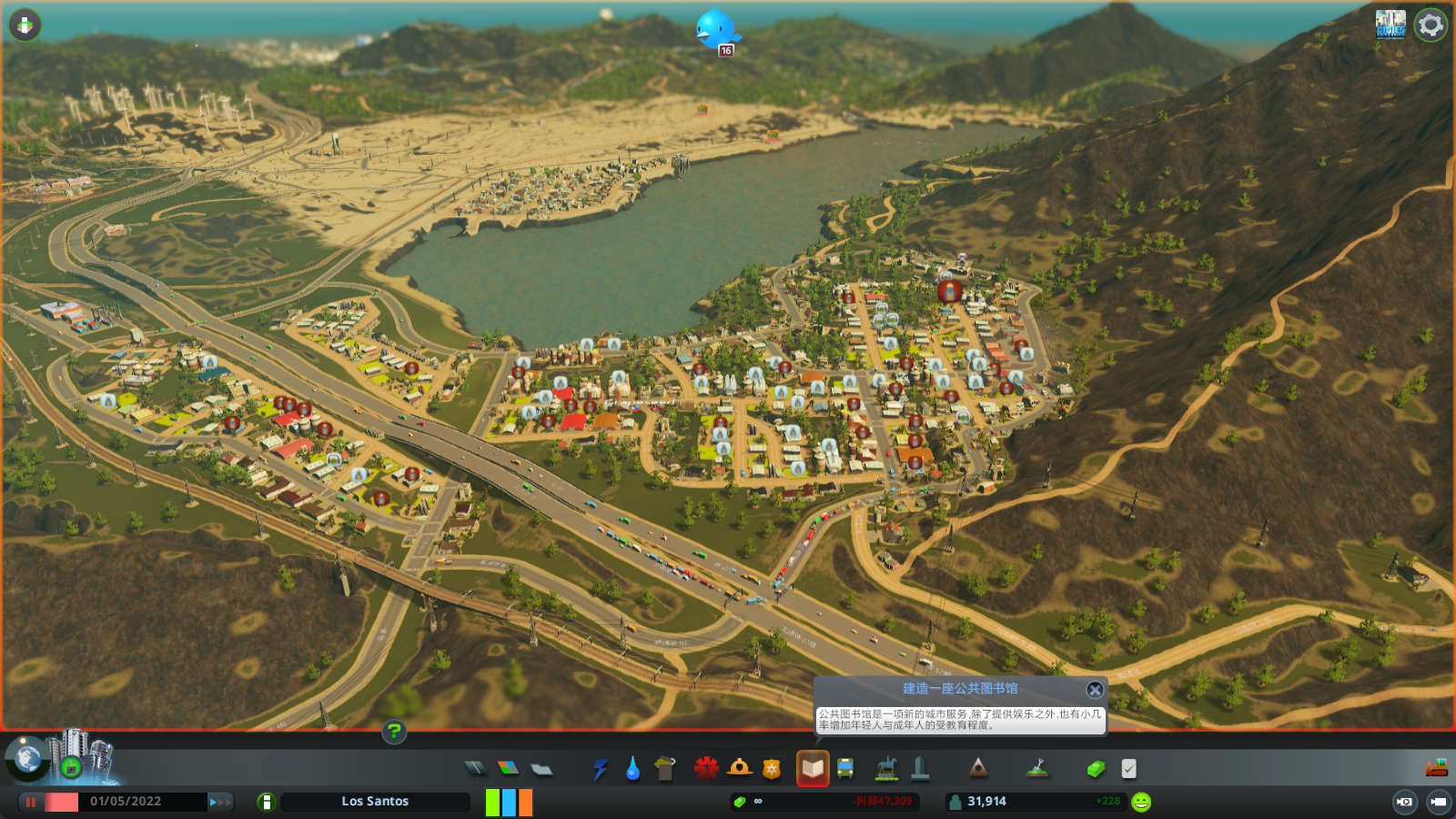This screenshot has height=819, width=1456.
Task: Close the public library tutorial popup
Action: pyautogui.click(x=1095, y=690)
